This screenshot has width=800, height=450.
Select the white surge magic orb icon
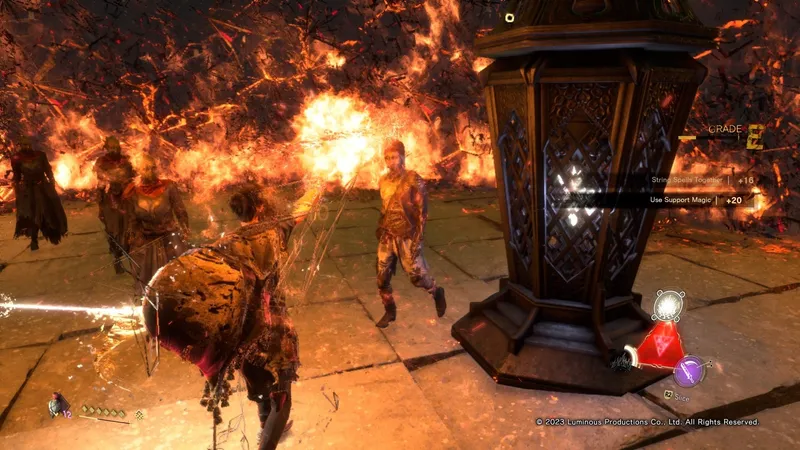tap(668, 305)
